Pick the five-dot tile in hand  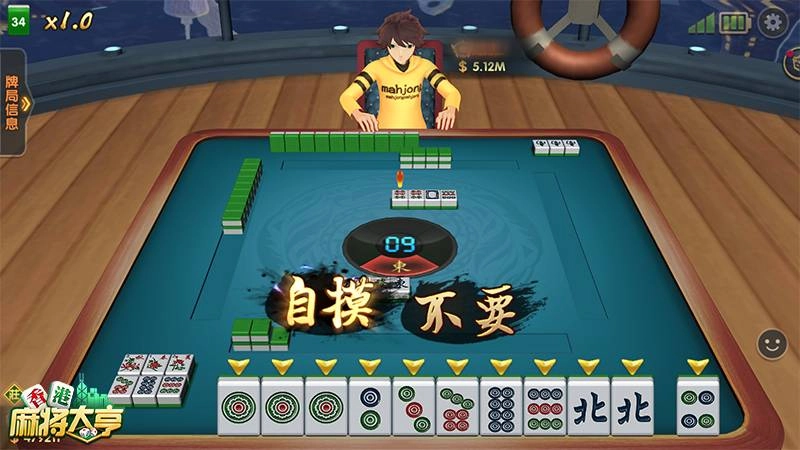pos(458,406)
